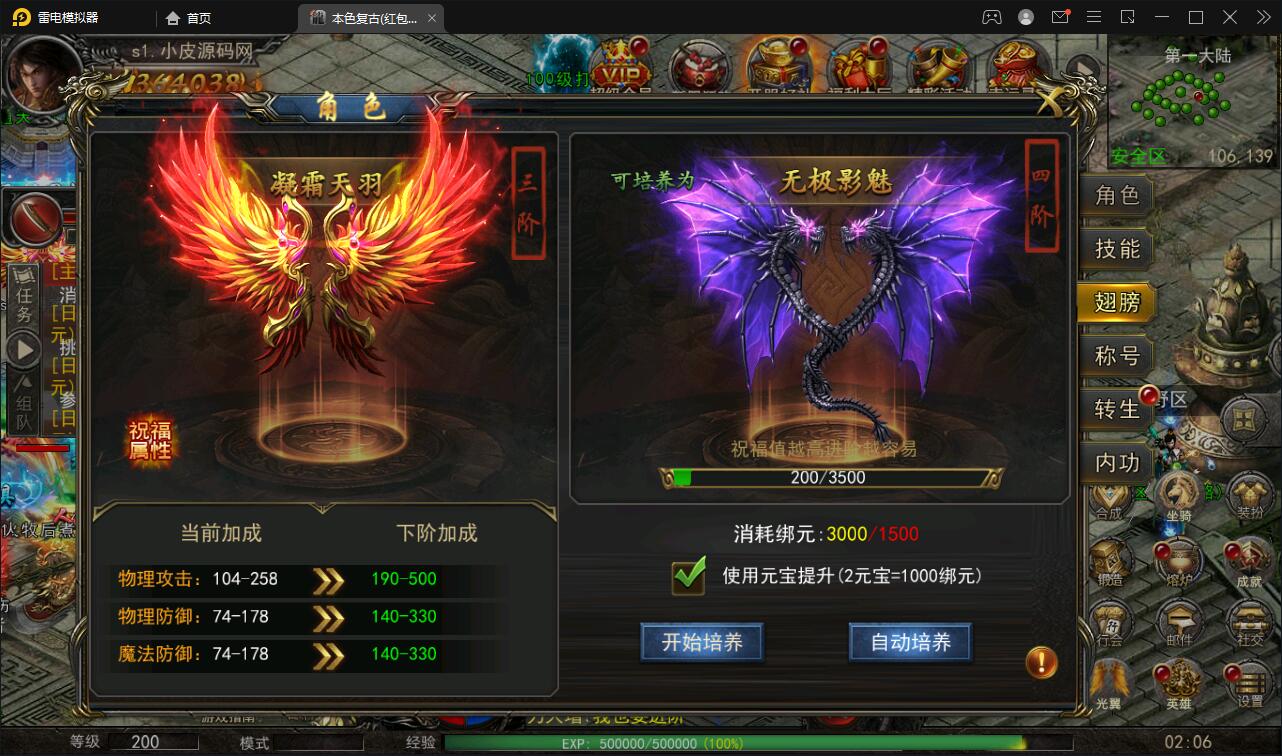Toggle the 使用元宝提升 checkbox
This screenshot has width=1282, height=756.
tap(686, 577)
